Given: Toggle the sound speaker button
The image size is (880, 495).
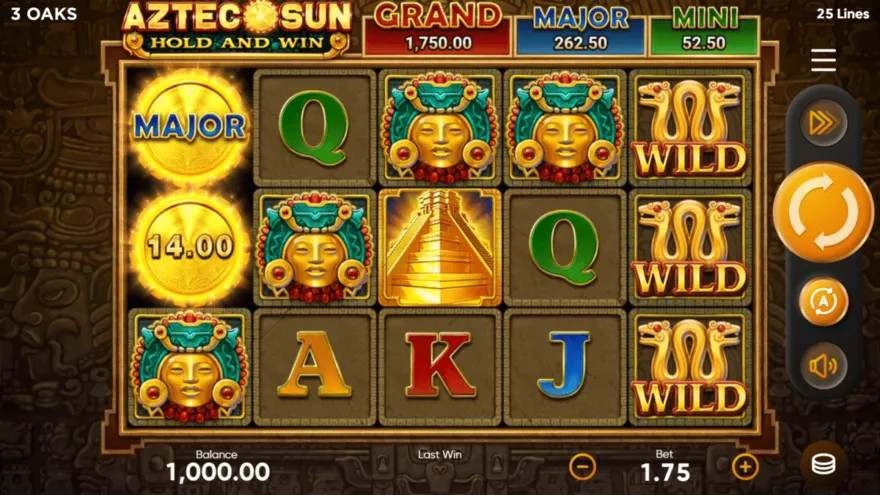Looking at the screenshot, I should point(823,366).
